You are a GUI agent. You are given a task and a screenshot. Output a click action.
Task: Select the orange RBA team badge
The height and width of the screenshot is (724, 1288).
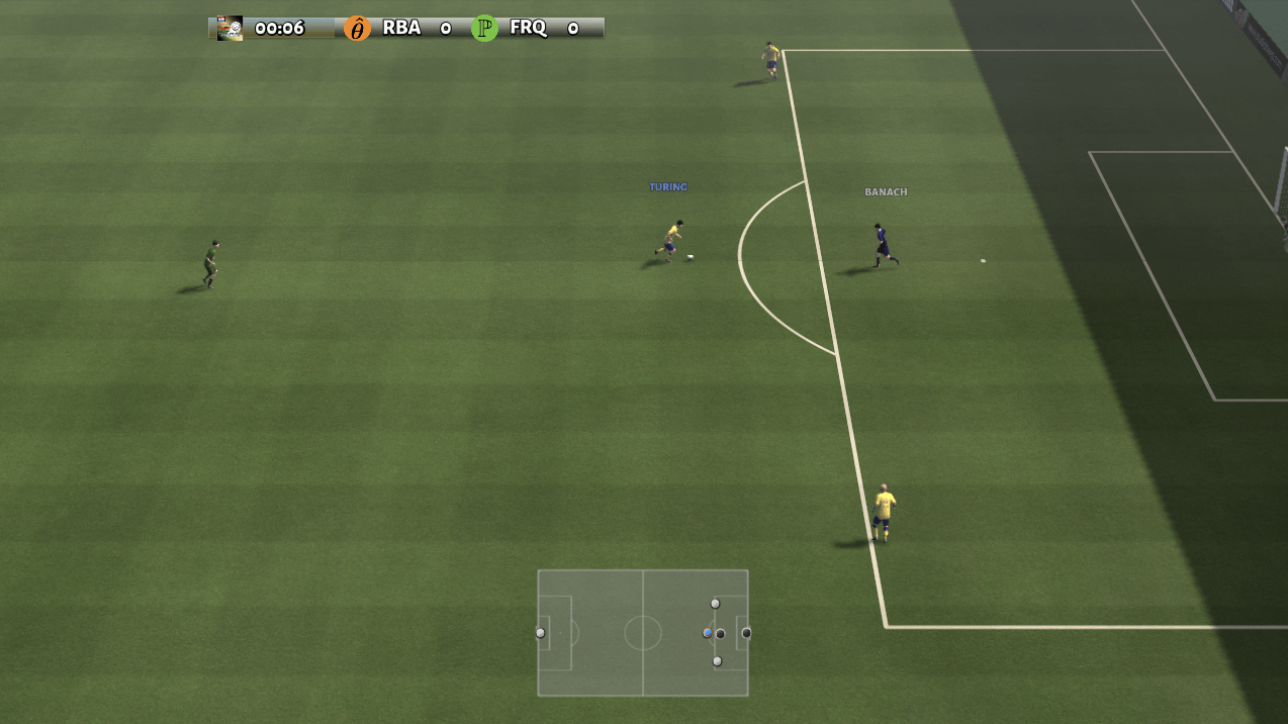357,28
